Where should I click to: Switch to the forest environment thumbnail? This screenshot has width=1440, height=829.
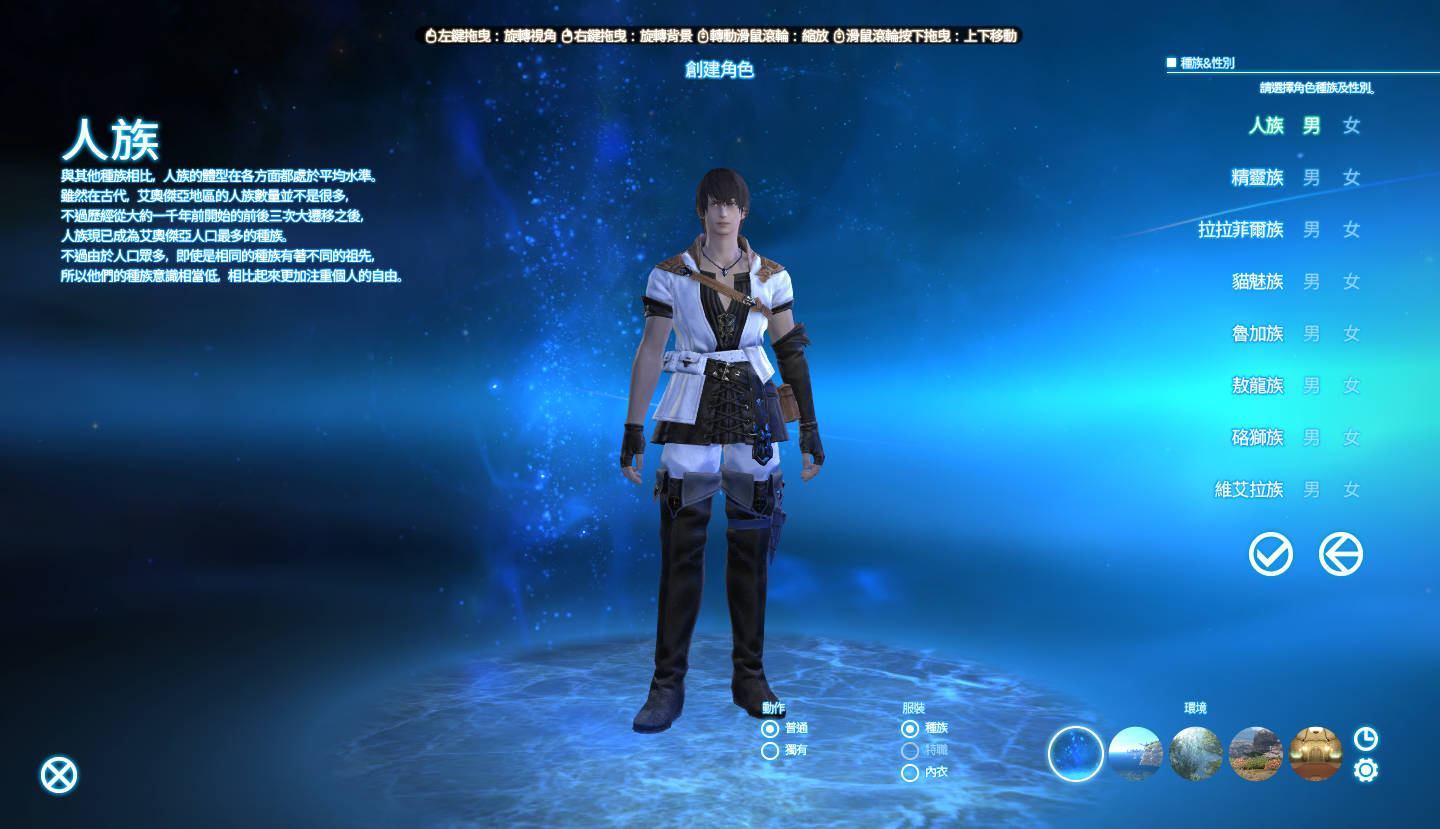point(1195,754)
